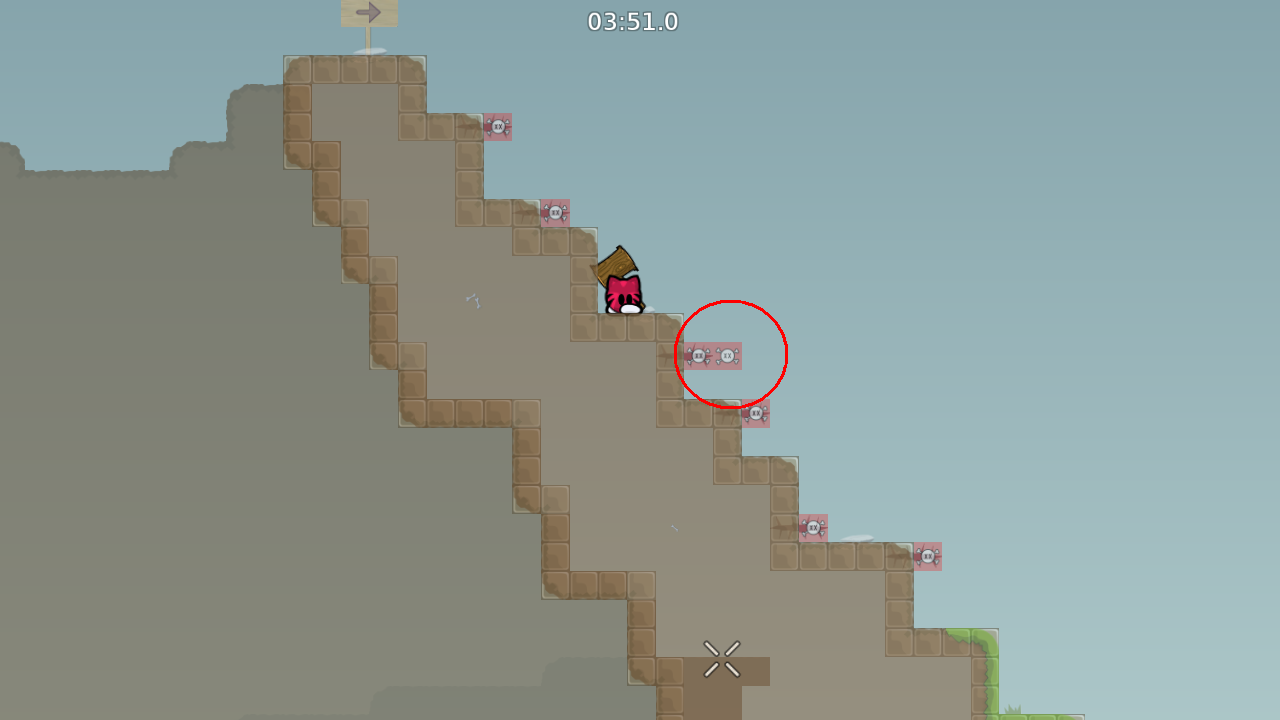
Task: Click the skull mine above the cat character
Action: [554, 213]
